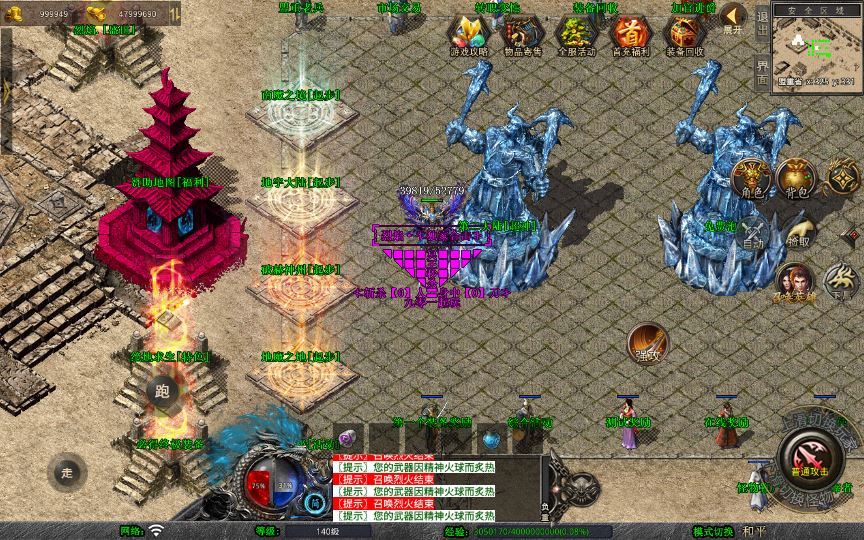Open the 物品寄售 consignment shop
This screenshot has height=540, width=864.
point(523,34)
